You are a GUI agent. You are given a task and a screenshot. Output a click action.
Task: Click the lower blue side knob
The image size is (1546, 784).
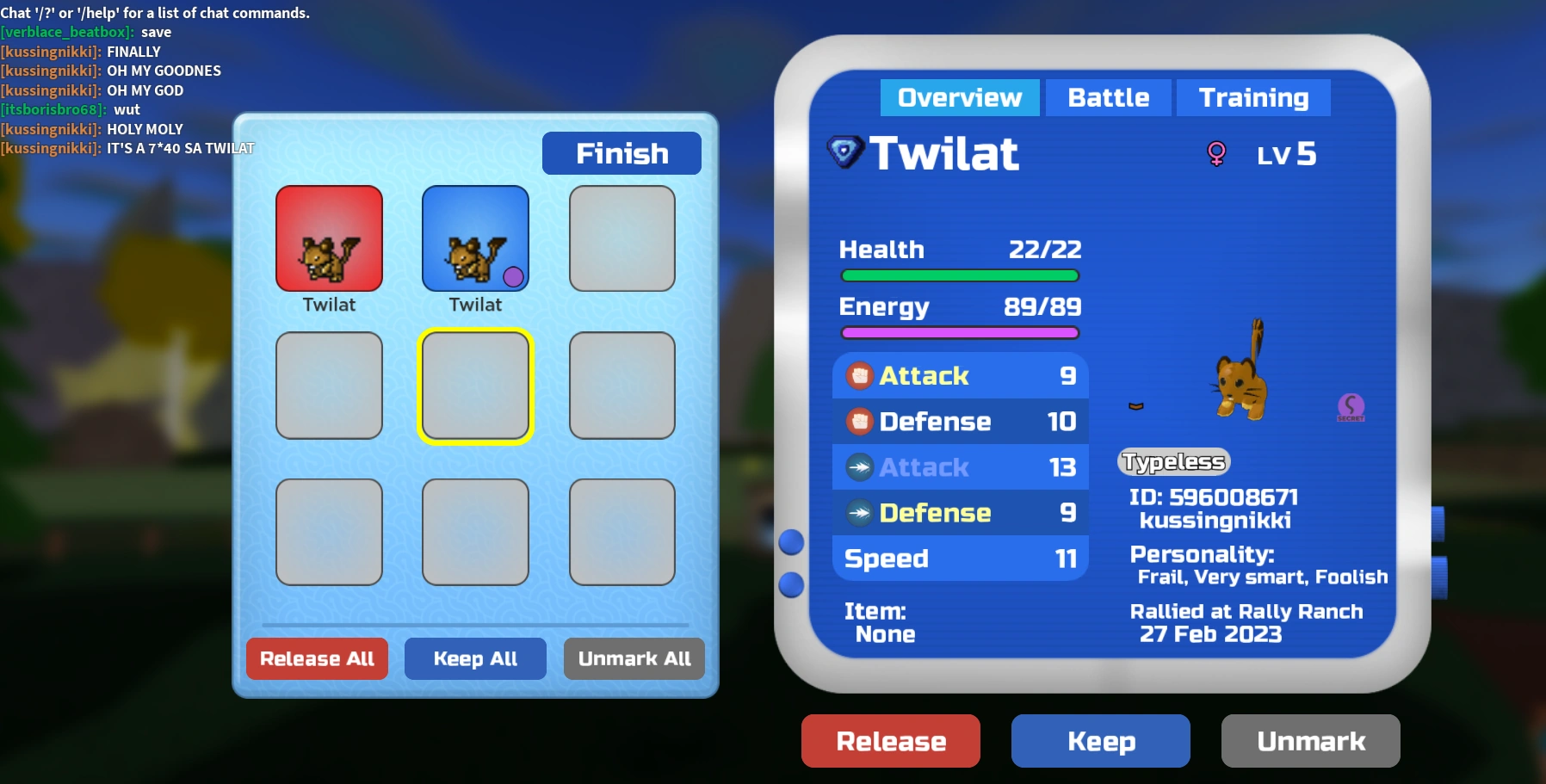click(x=789, y=584)
